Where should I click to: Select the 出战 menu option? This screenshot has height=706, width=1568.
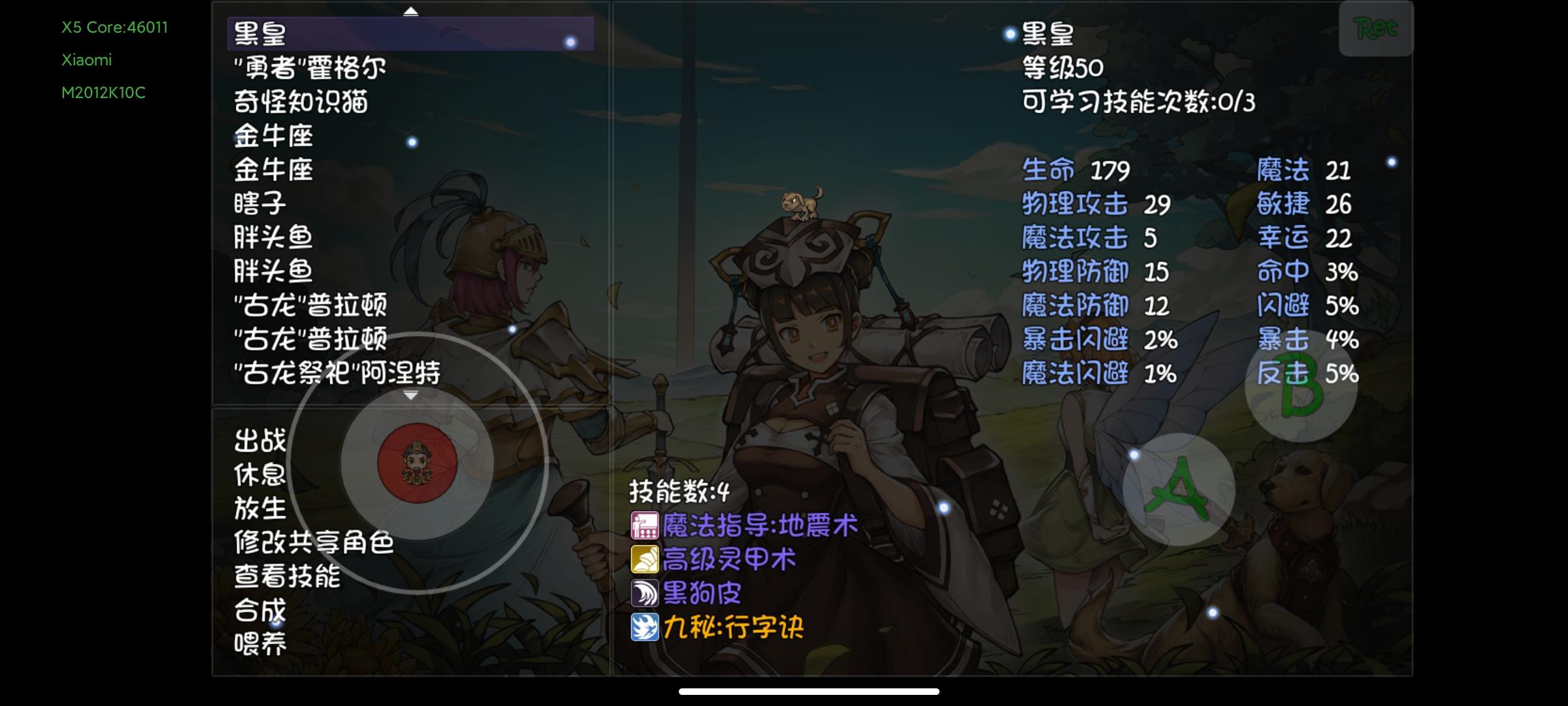tap(259, 441)
